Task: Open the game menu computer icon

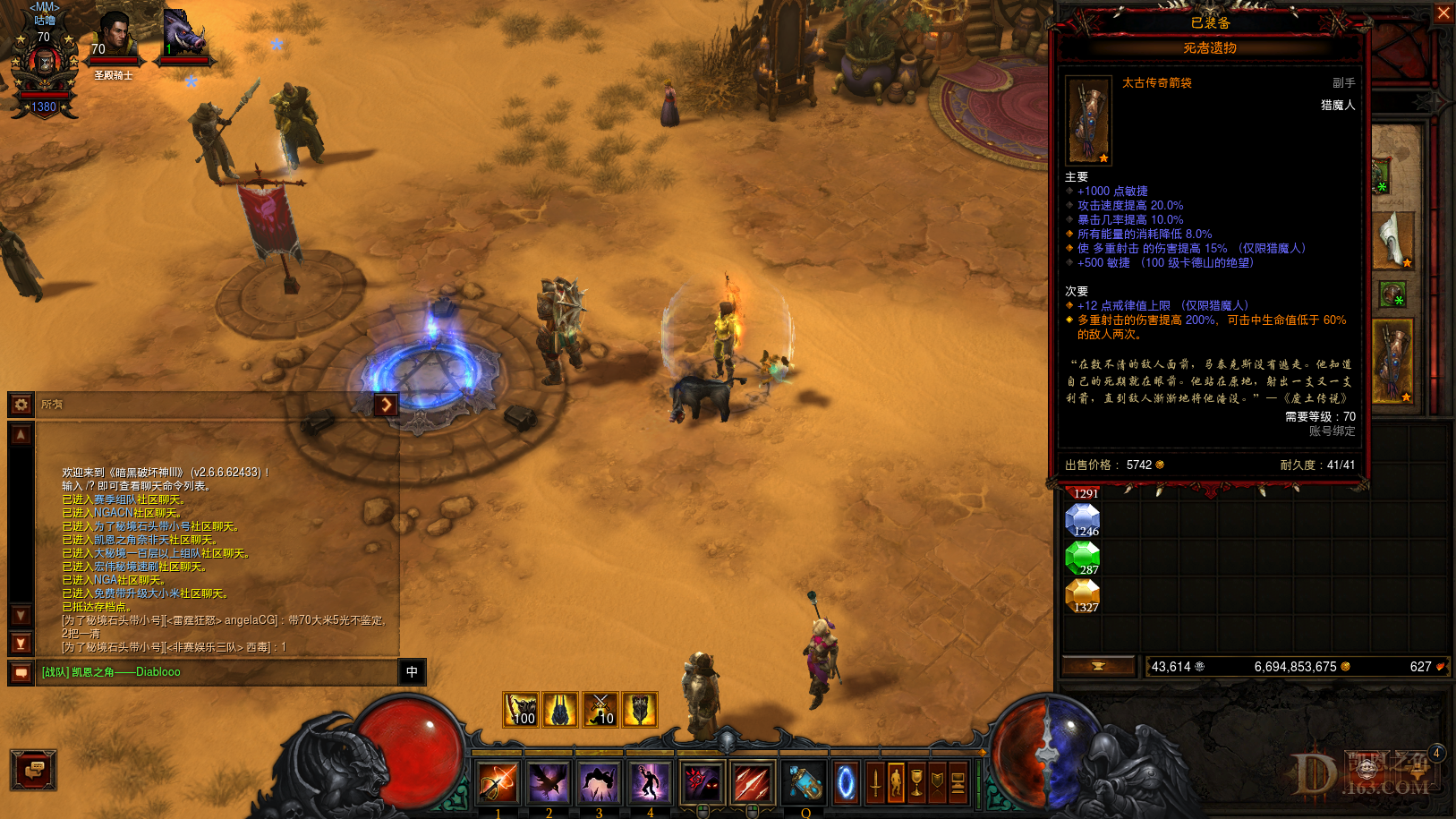Action: [x=958, y=783]
